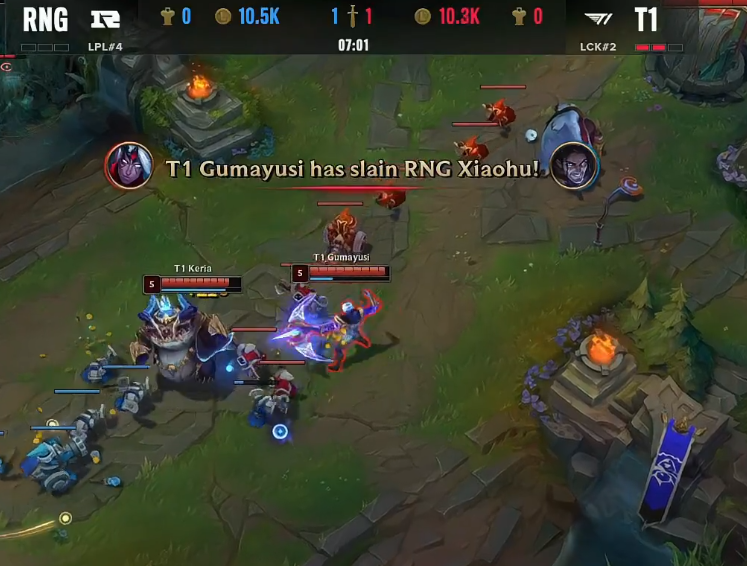Select the slain Xiaohu champion portrait
Screen dimensions: 747x566
(574, 164)
